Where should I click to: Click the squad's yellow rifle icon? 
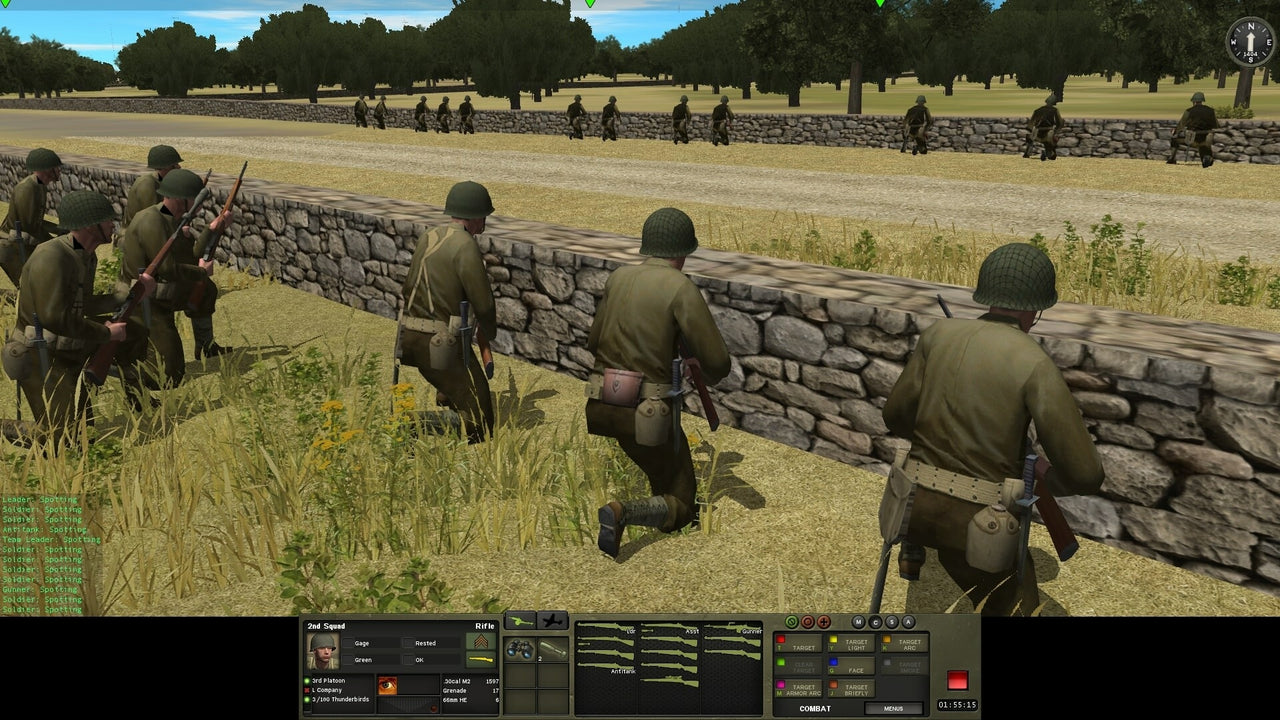(x=482, y=658)
